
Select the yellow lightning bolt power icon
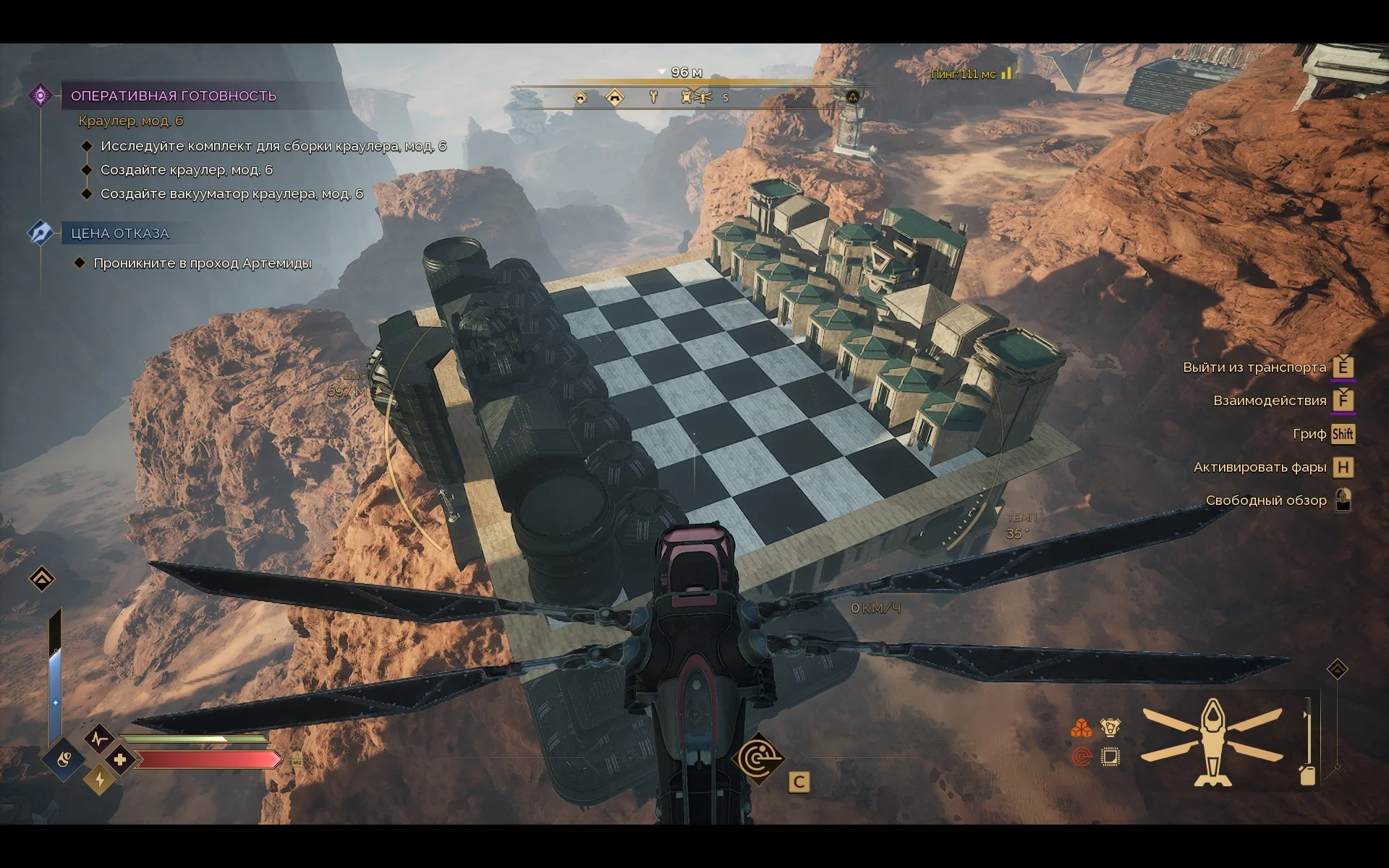(x=99, y=780)
